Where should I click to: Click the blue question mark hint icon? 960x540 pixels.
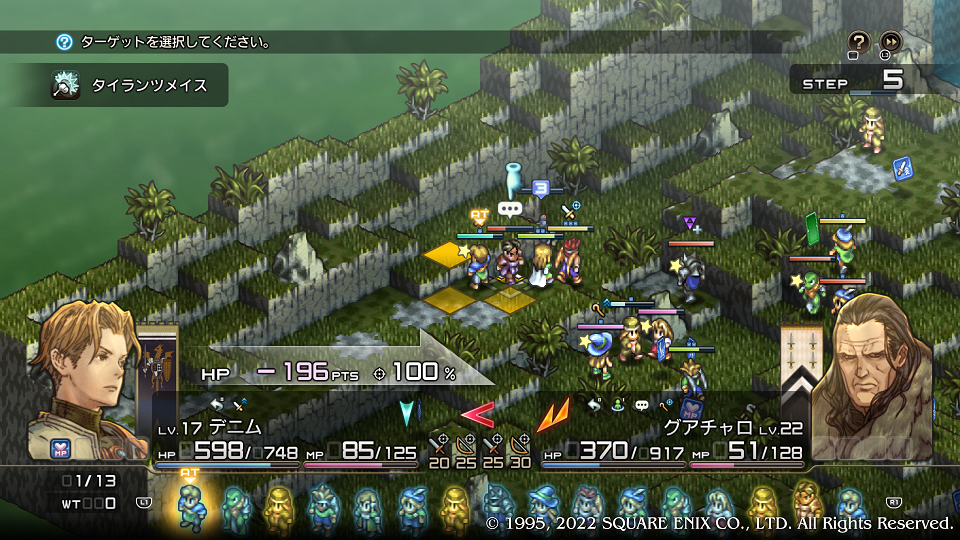tap(64, 42)
